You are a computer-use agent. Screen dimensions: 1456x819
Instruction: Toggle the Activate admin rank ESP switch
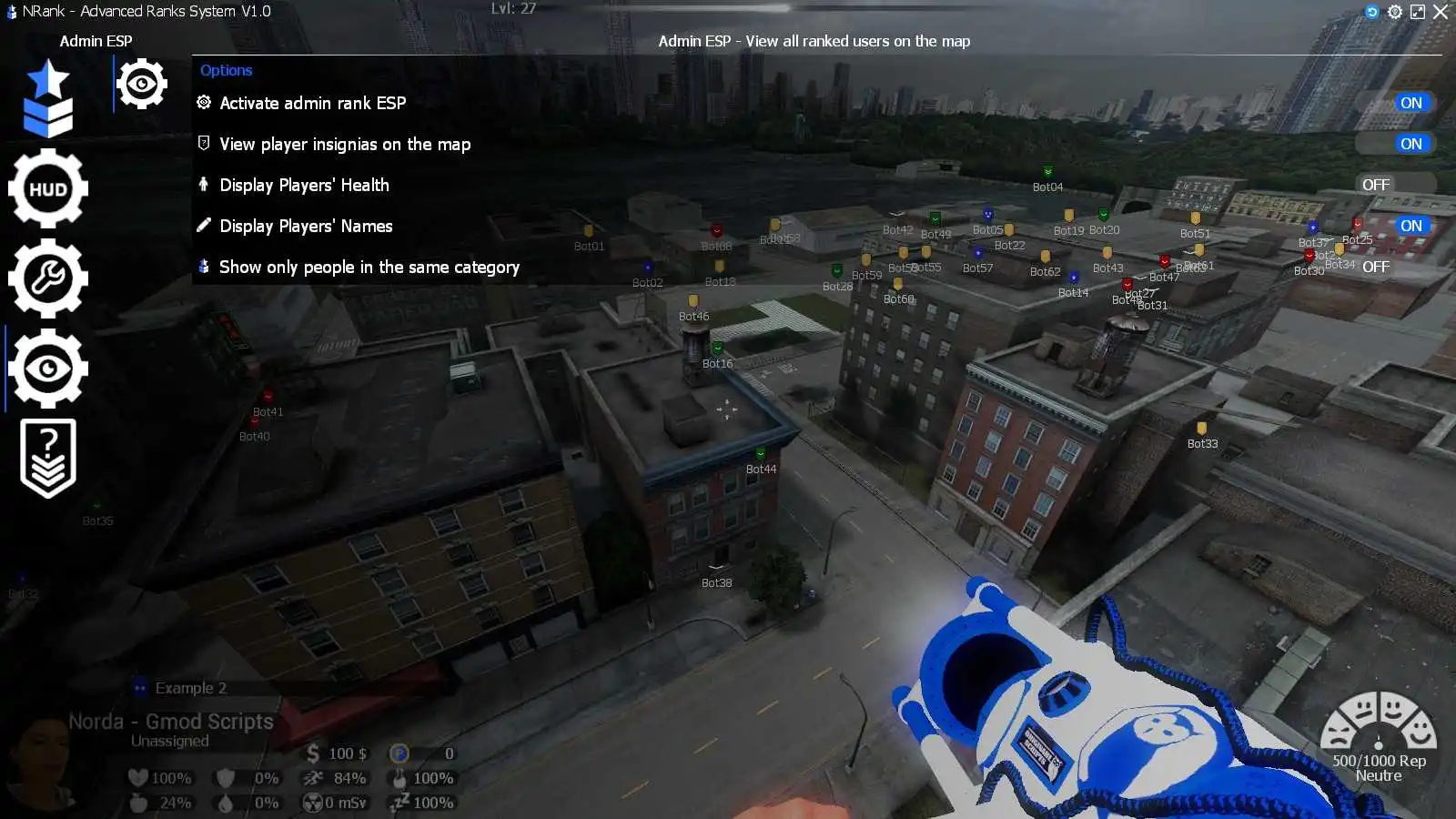click(x=1397, y=103)
